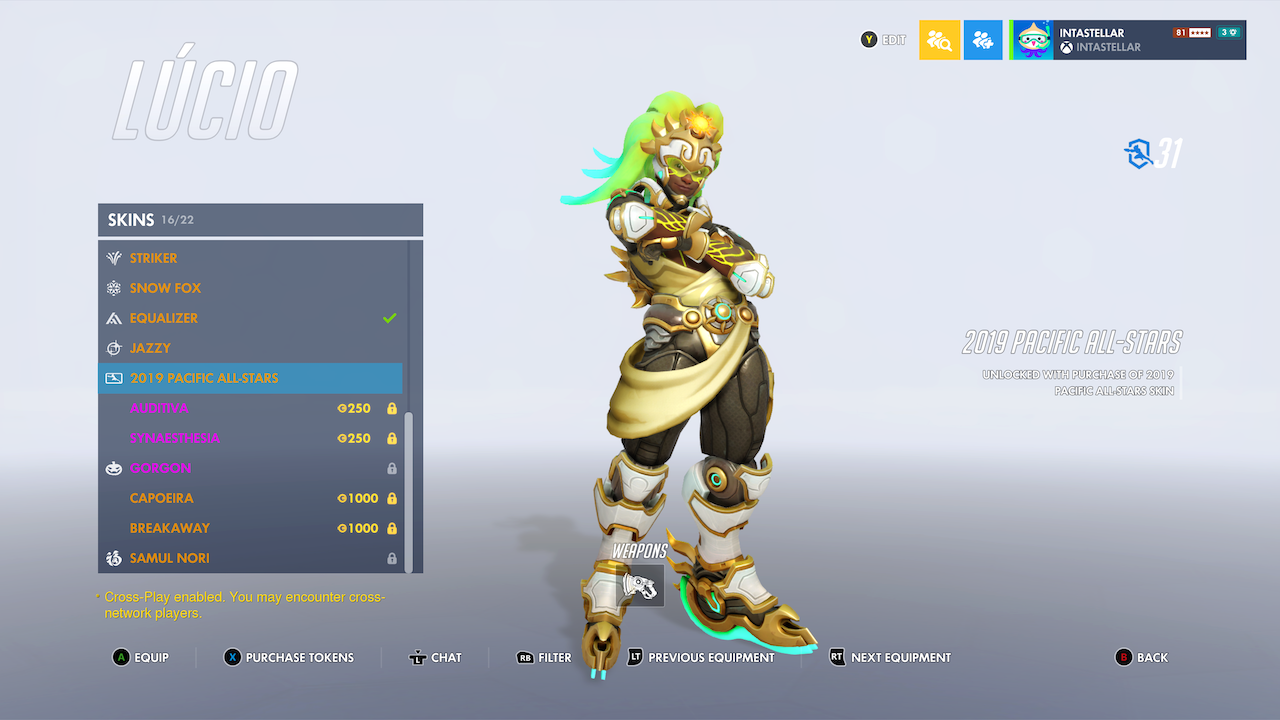Screen dimensions: 1280x720
Task: Select the Auditiva skin
Action: point(158,408)
